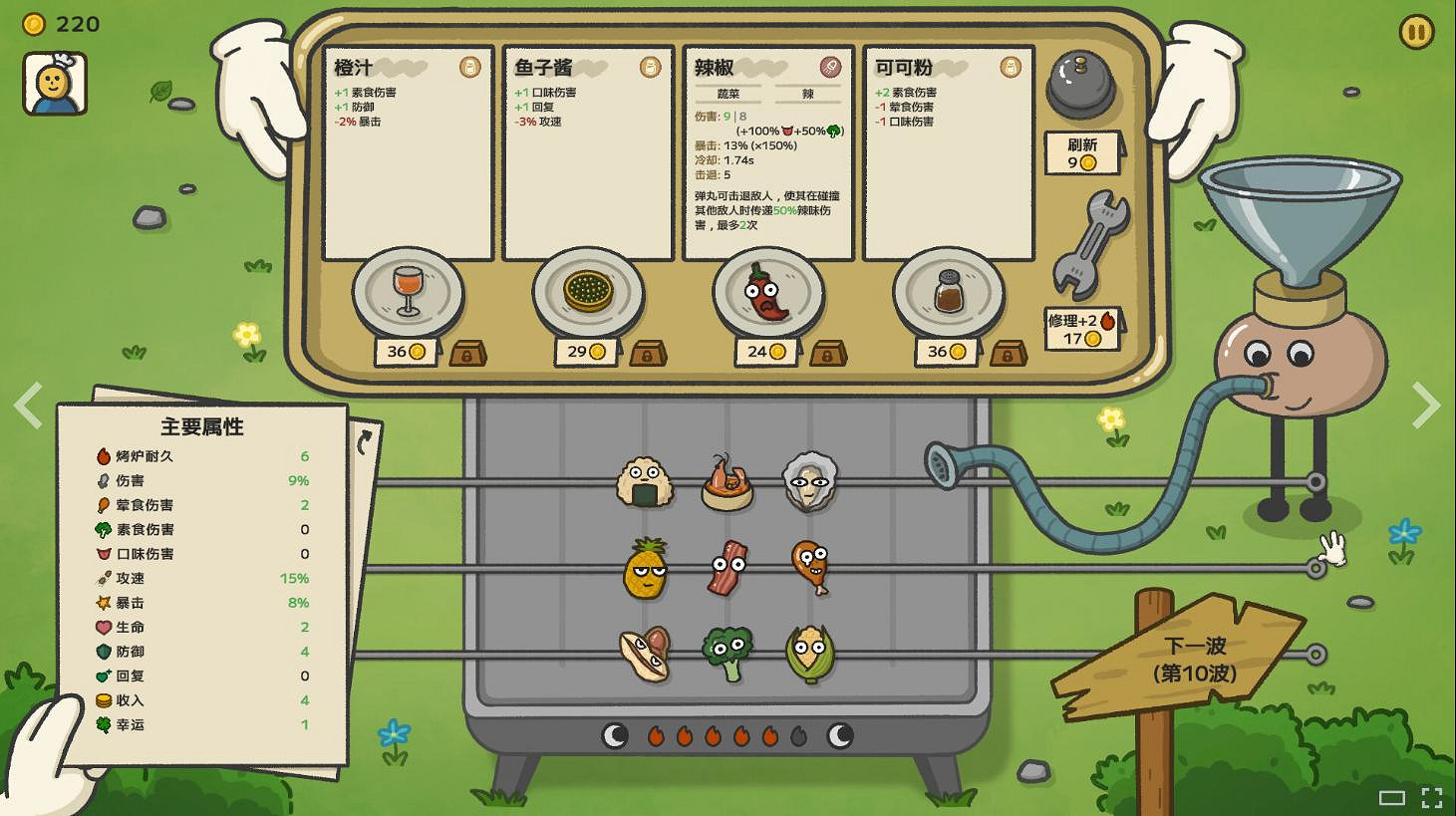Click the bacon on the middle grill row
1456x816 pixels.
[x=727, y=567]
